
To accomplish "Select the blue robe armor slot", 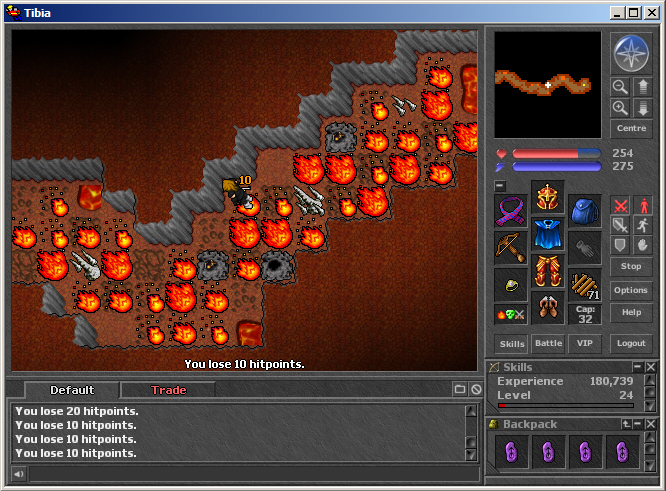I will [548, 234].
